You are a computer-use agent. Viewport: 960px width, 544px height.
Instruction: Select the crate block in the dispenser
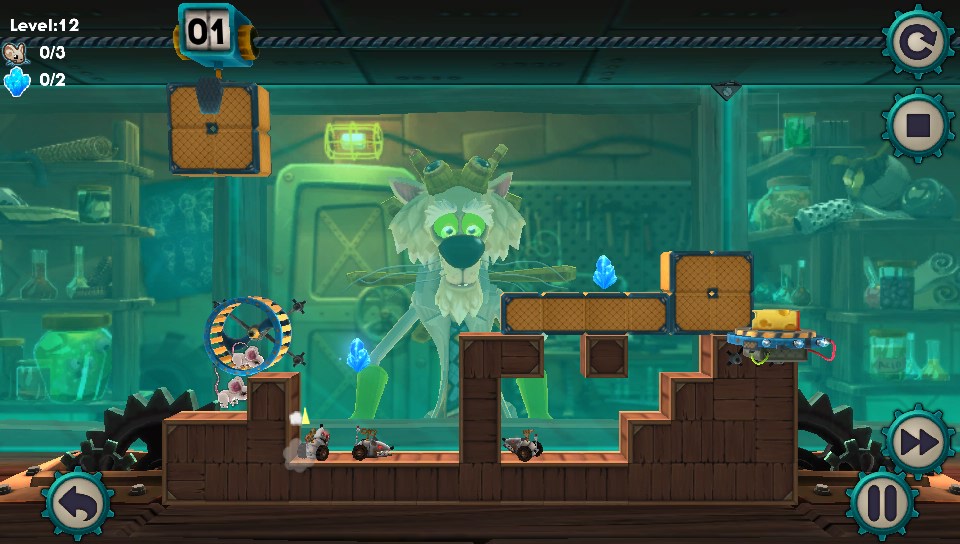coord(214,130)
